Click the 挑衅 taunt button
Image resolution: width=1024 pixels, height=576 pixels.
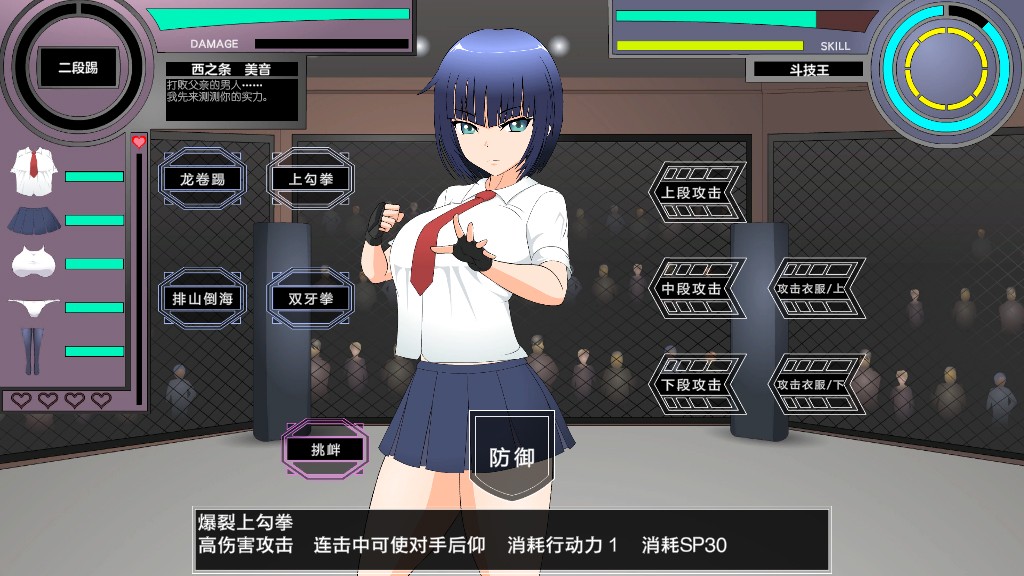tap(326, 449)
